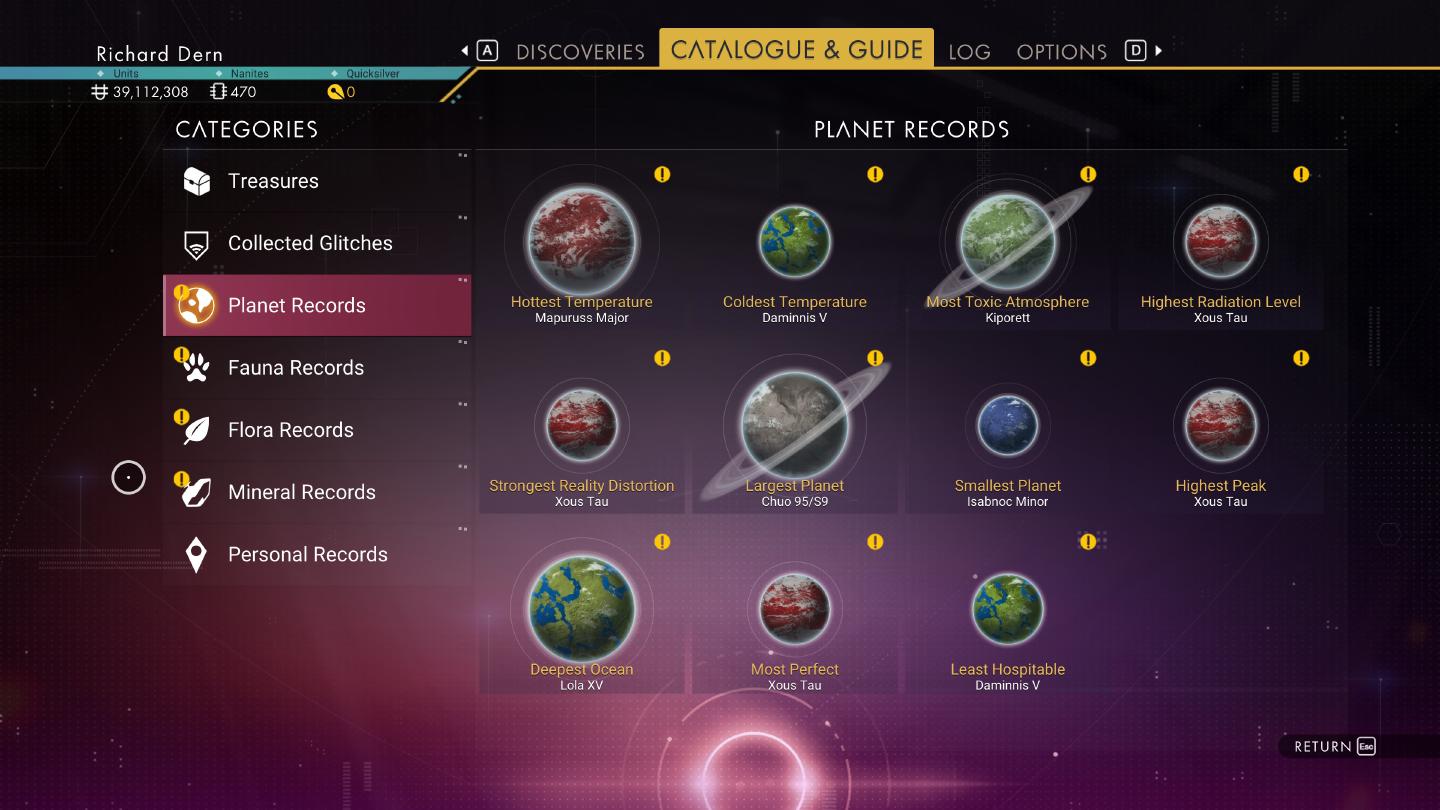Select the Personal Records marker icon
Screen dimensions: 1440x810
pyautogui.click(x=197, y=554)
